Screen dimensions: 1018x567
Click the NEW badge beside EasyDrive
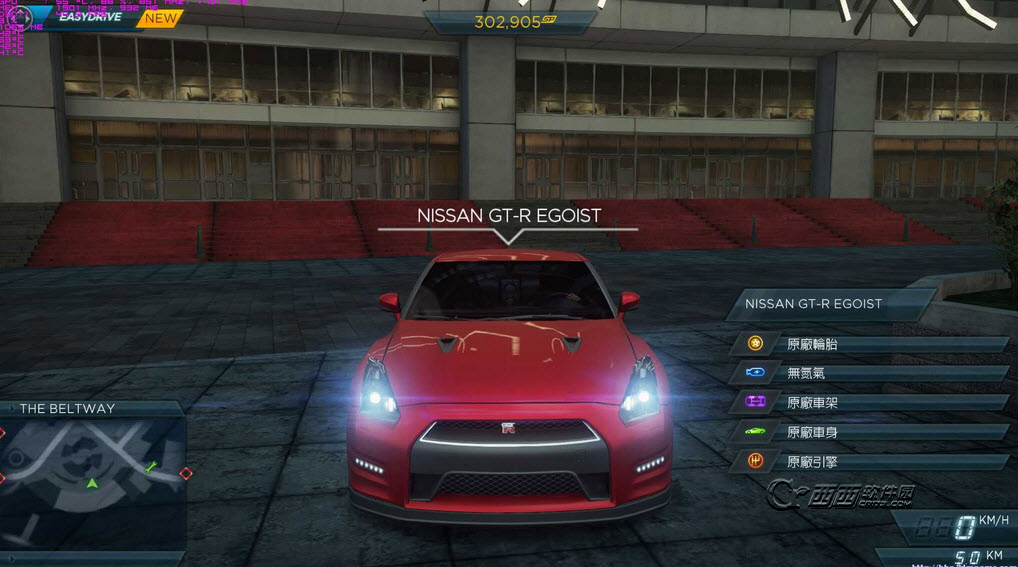tap(160, 18)
